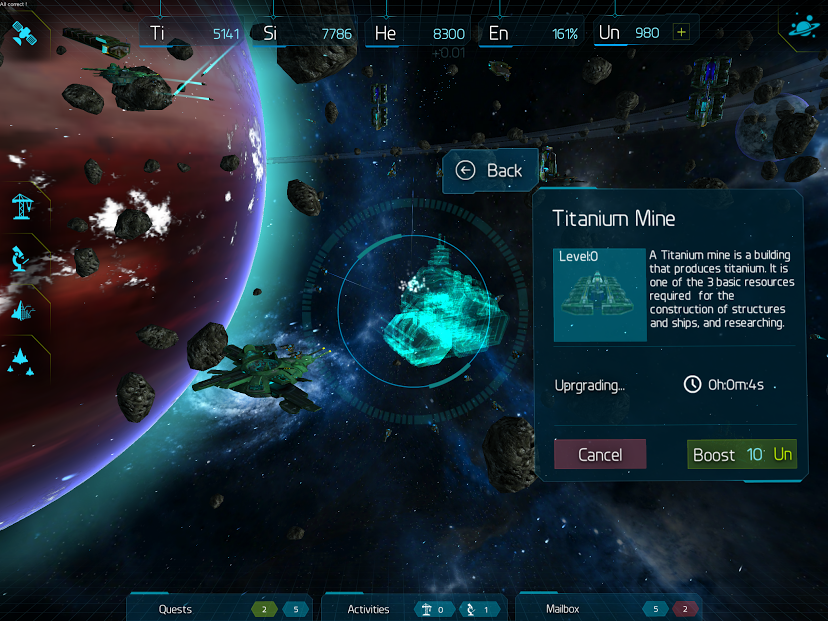The width and height of the screenshot is (828, 621).
Task: Open the shipyard icon menu
Action: 22,309
